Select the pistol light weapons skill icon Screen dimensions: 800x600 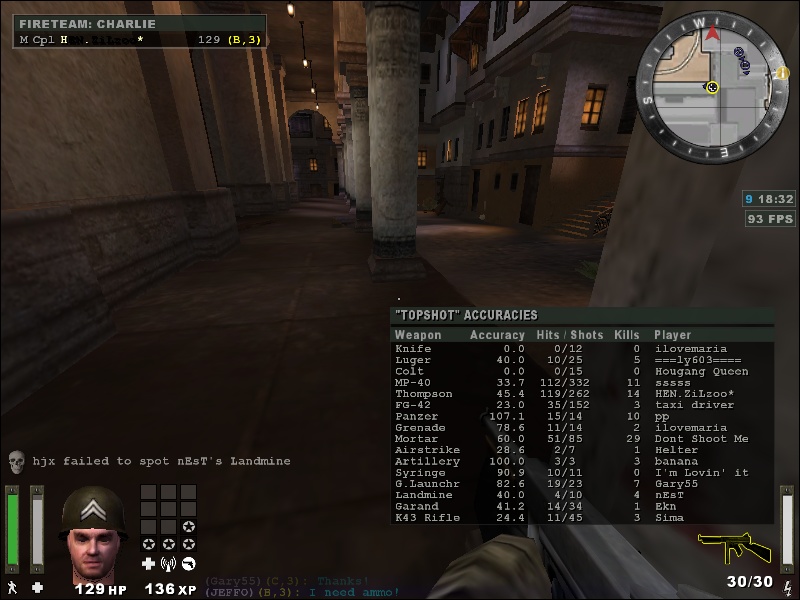[188, 564]
